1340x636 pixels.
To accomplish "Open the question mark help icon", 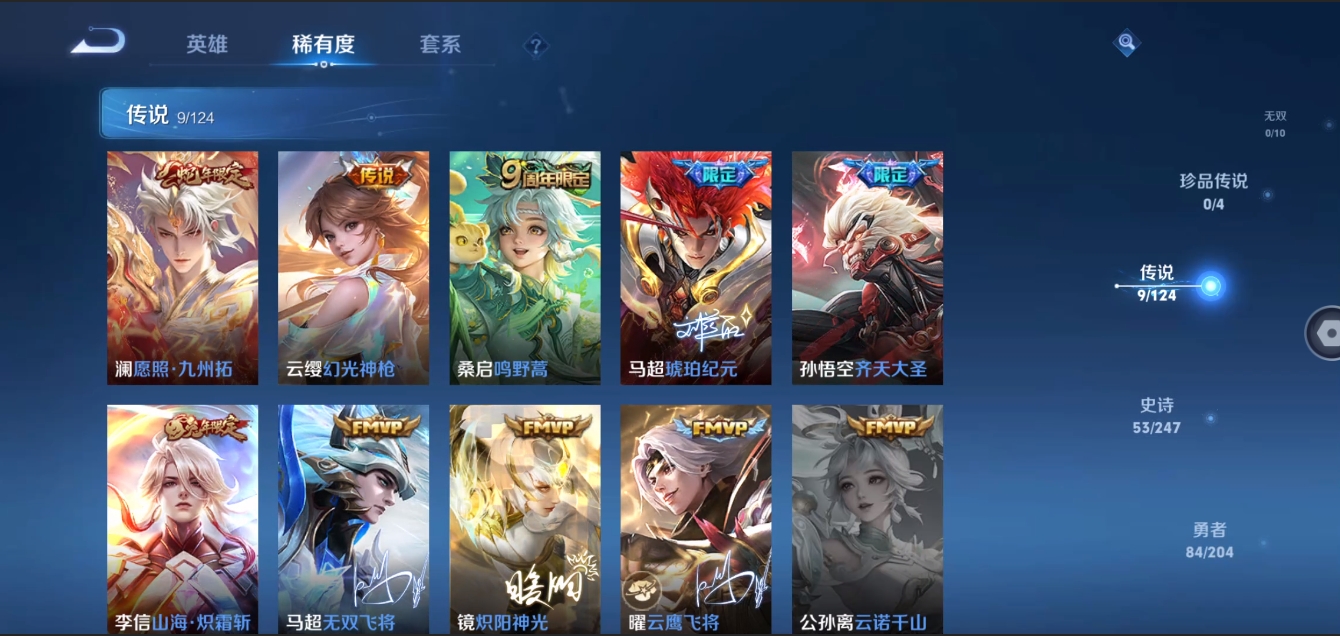I will (x=536, y=45).
